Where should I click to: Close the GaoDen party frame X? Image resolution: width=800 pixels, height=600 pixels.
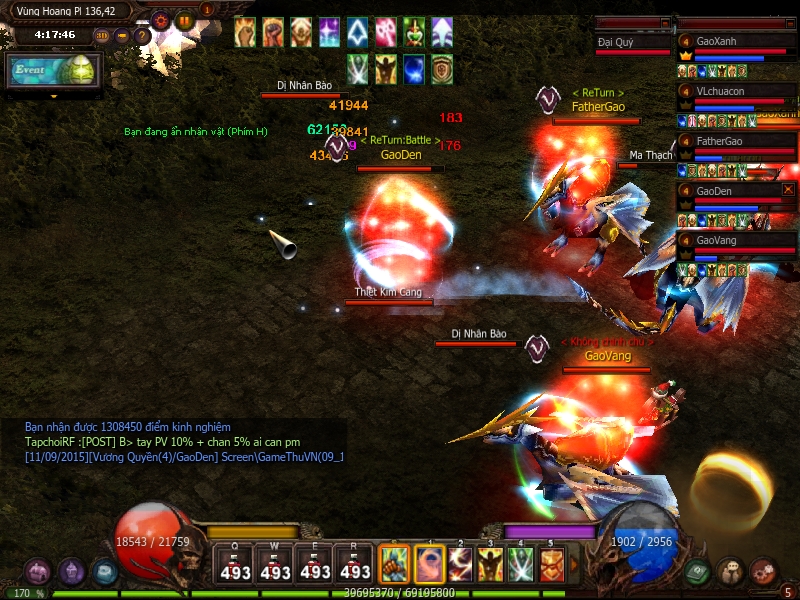pyautogui.click(x=788, y=189)
